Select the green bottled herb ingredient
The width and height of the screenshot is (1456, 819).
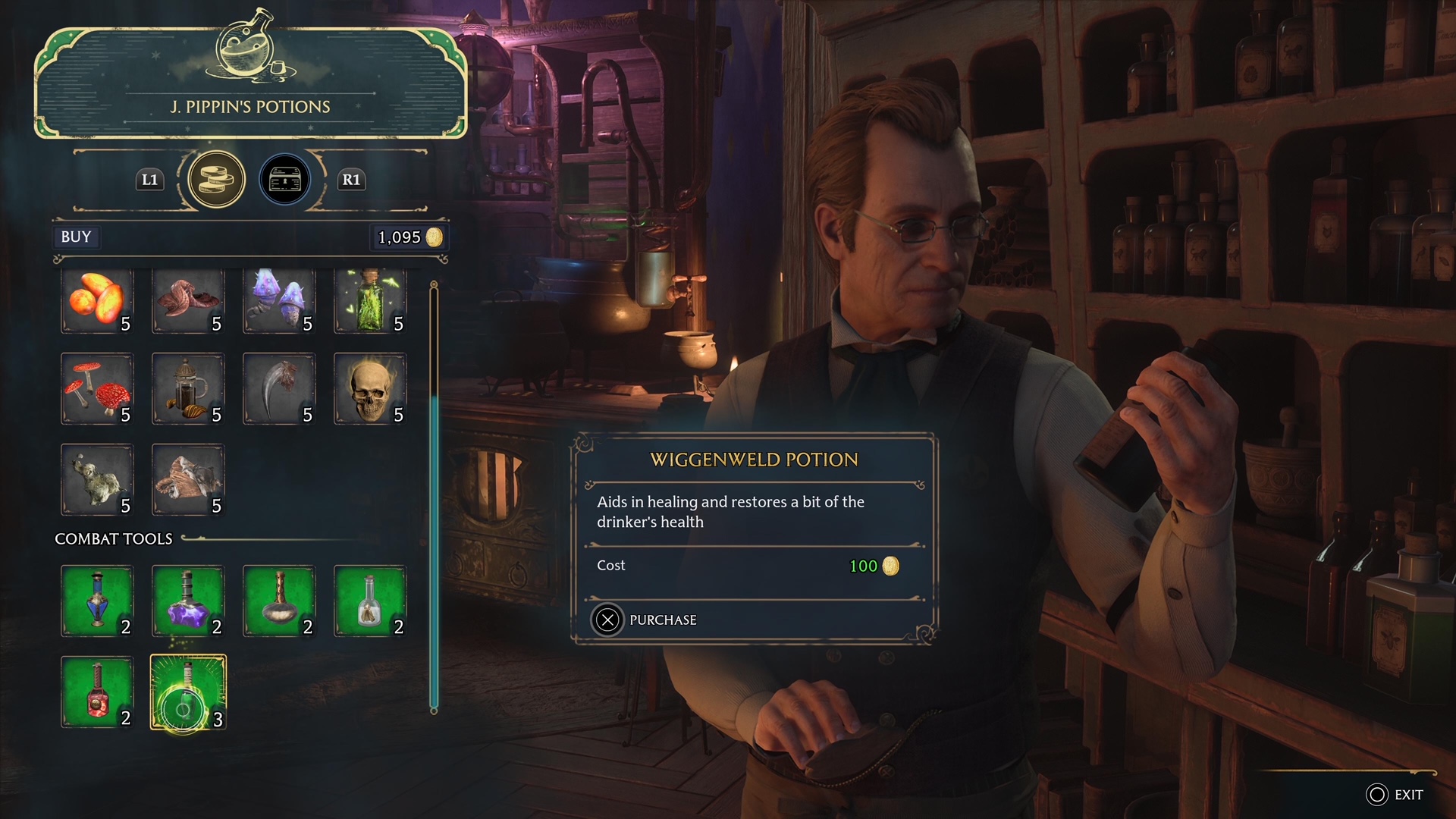[x=370, y=301]
